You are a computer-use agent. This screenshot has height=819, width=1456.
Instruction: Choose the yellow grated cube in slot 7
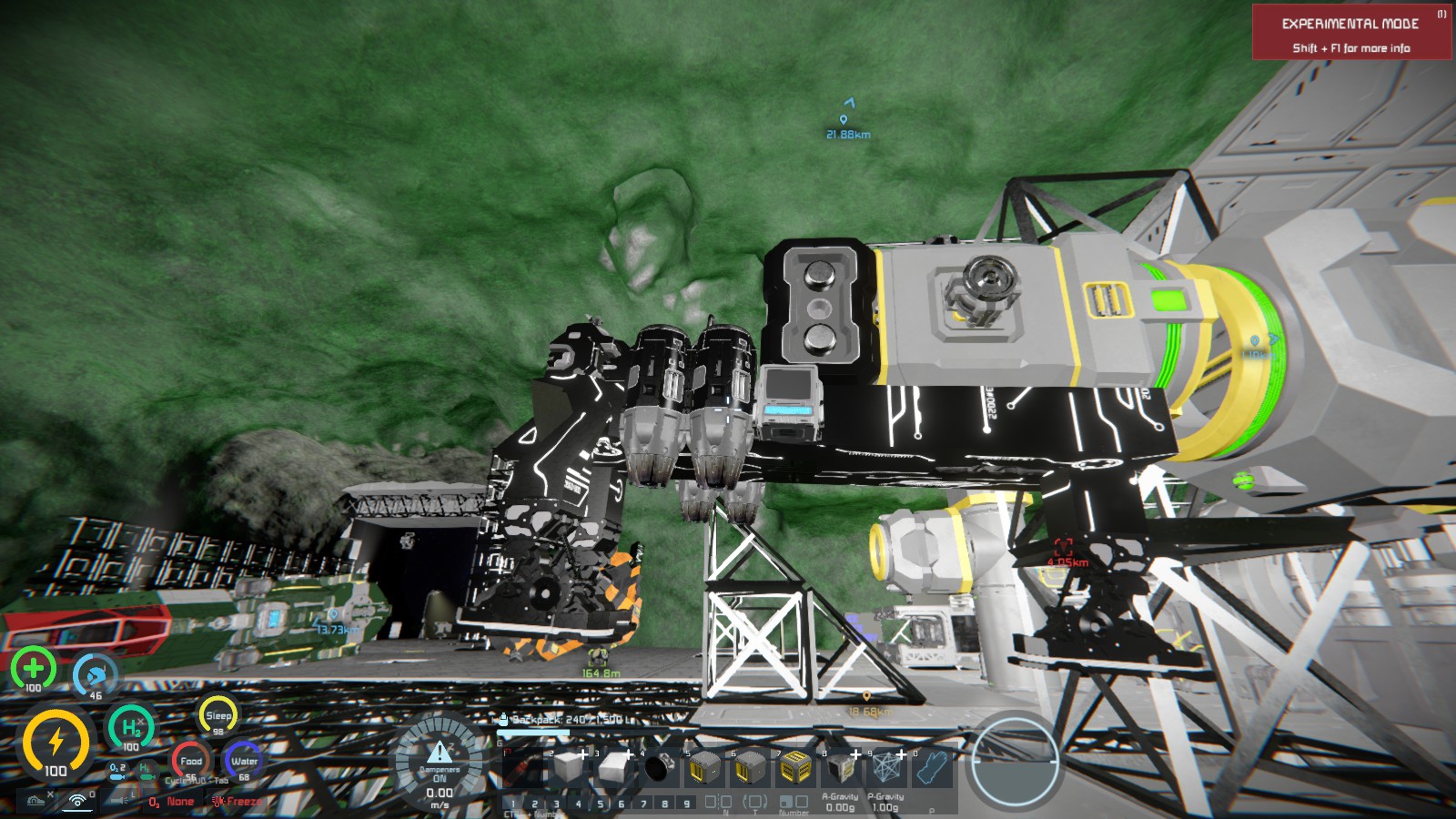795,769
